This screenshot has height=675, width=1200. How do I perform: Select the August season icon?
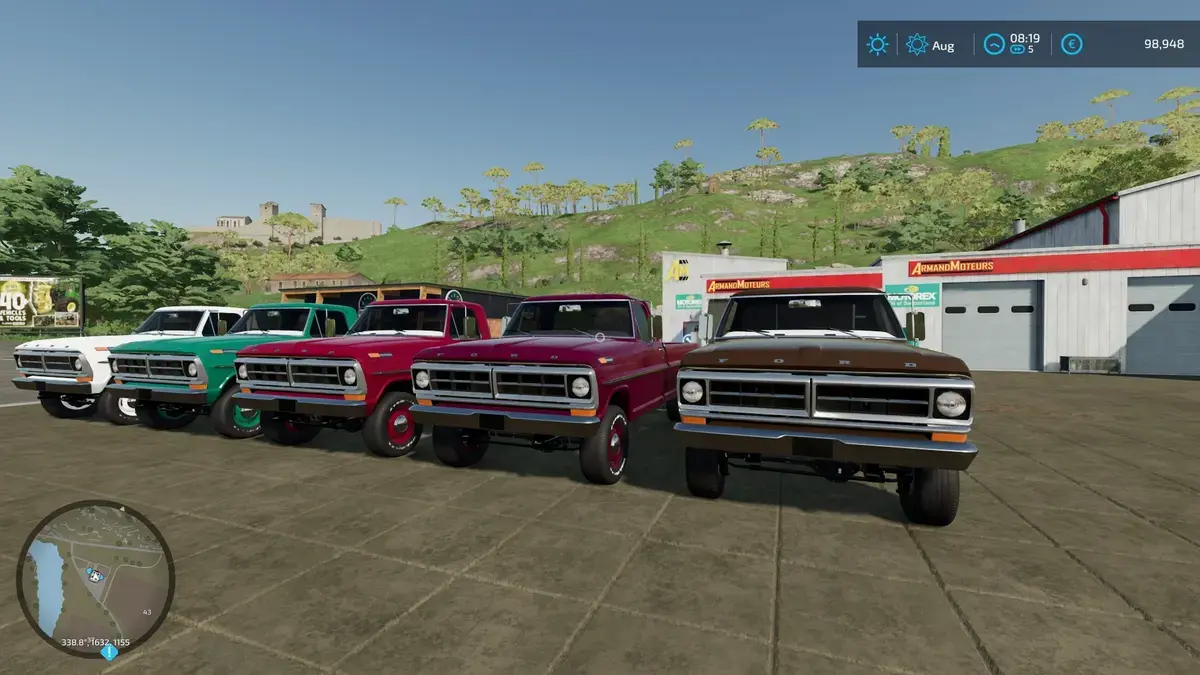pos(916,44)
